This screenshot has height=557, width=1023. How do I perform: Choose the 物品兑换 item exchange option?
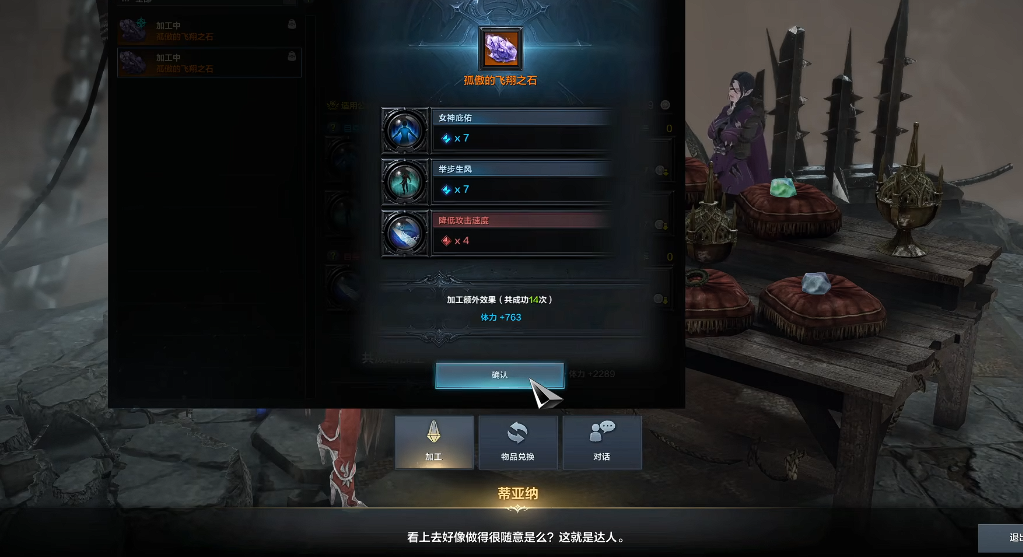pos(517,442)
